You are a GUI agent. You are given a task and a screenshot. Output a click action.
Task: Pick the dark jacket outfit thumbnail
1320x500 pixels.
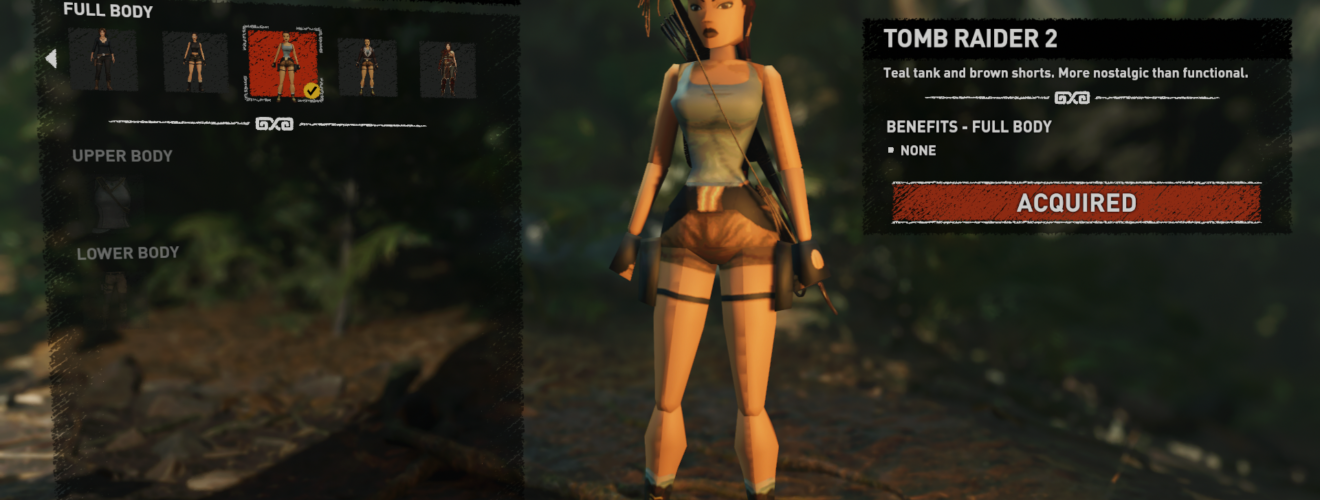[x=367, y=67]
